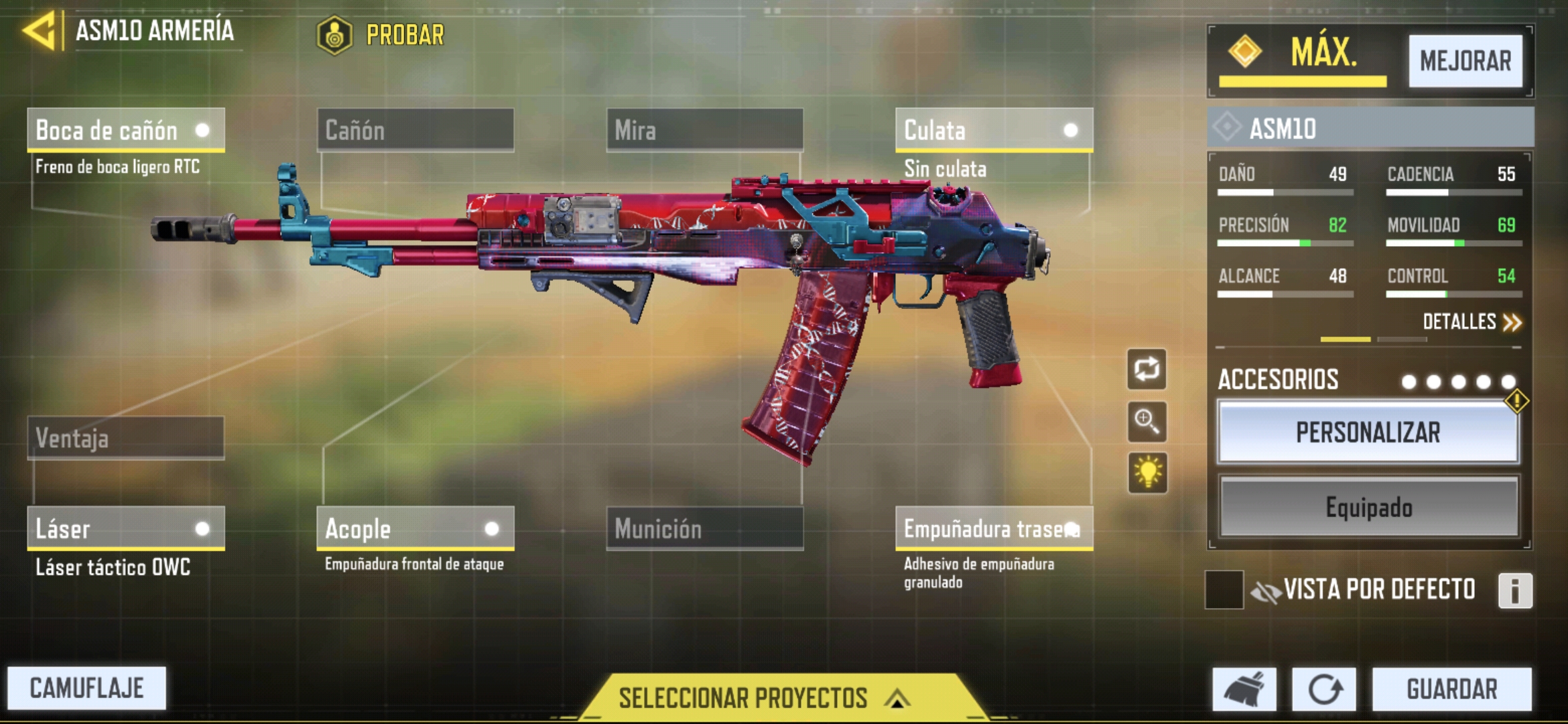Choose the Mira attachment slot
This screenshot has width=1568, height=724.
(x=704, y=130)
